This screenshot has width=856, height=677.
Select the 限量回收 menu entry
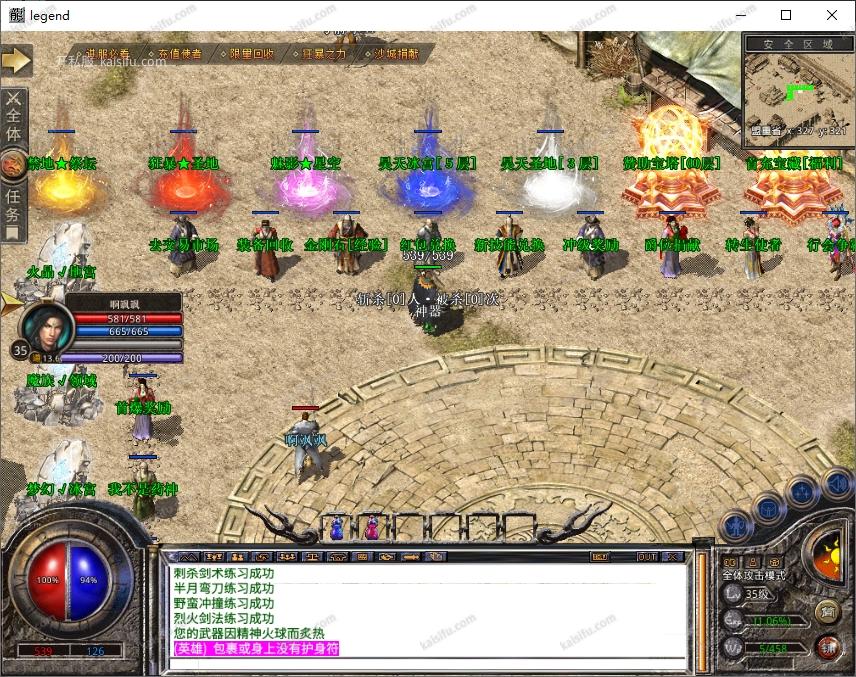coord(251,54)
